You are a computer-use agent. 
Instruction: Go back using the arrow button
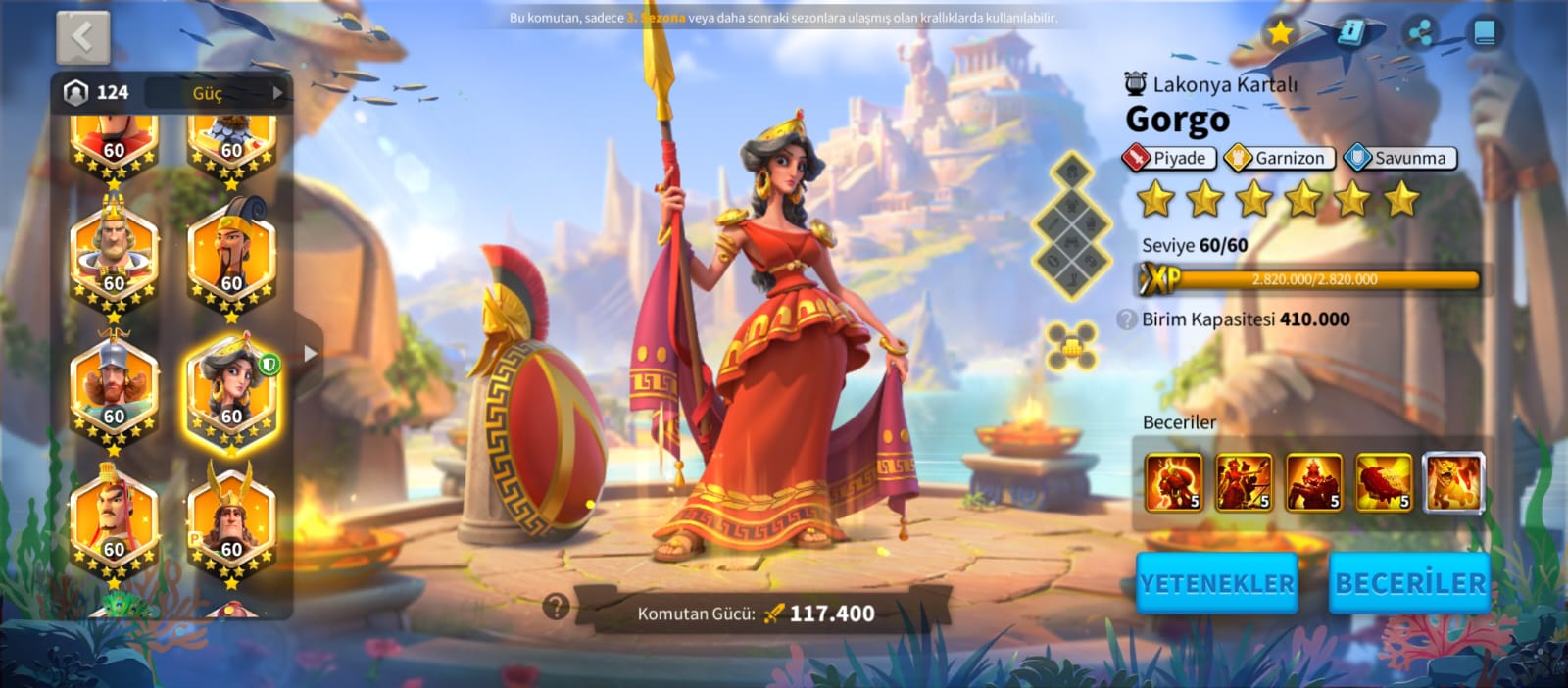[82, 38]
